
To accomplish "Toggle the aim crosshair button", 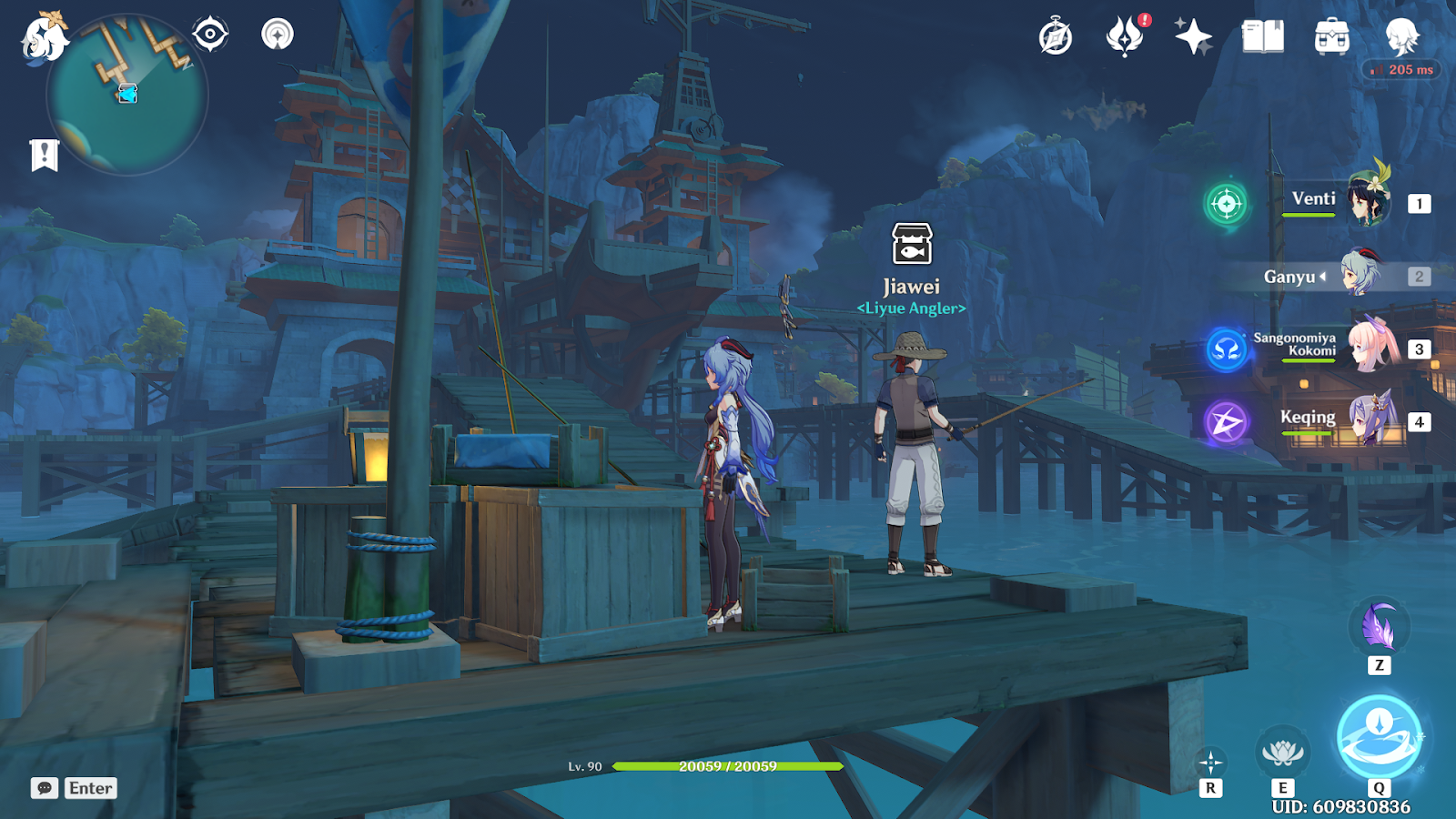I will (1210, 763).
